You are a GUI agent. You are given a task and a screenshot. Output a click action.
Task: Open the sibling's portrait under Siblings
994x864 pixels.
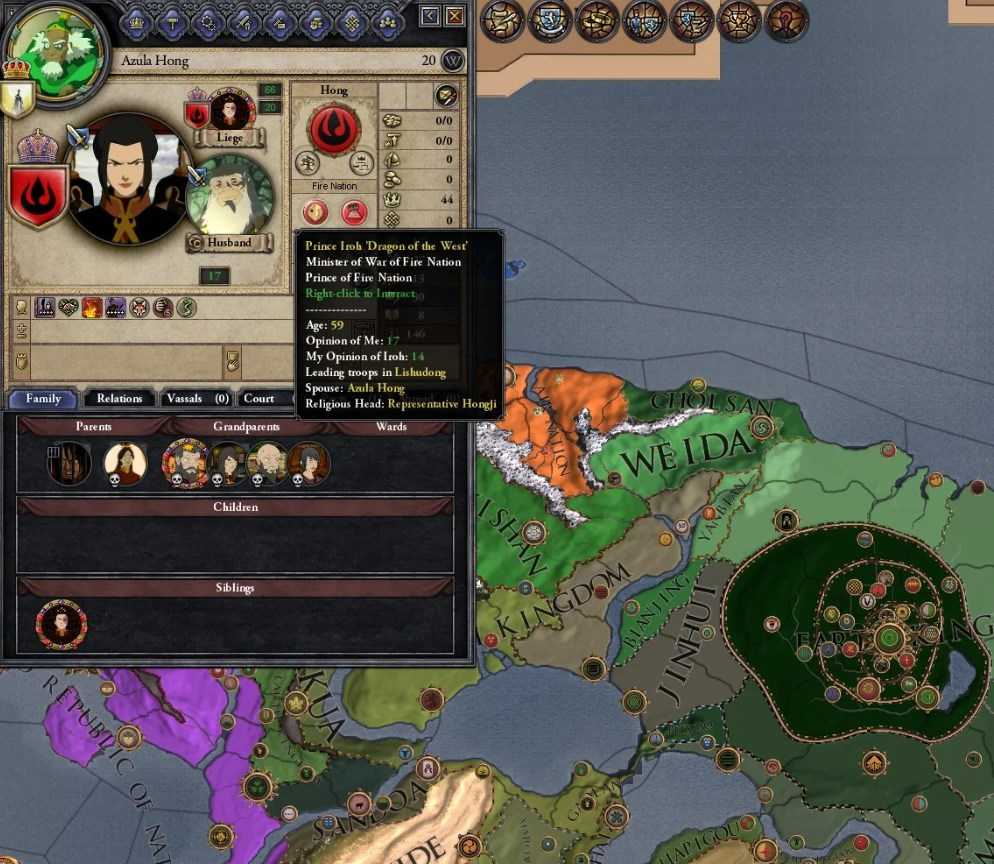(x=61, y=624)
